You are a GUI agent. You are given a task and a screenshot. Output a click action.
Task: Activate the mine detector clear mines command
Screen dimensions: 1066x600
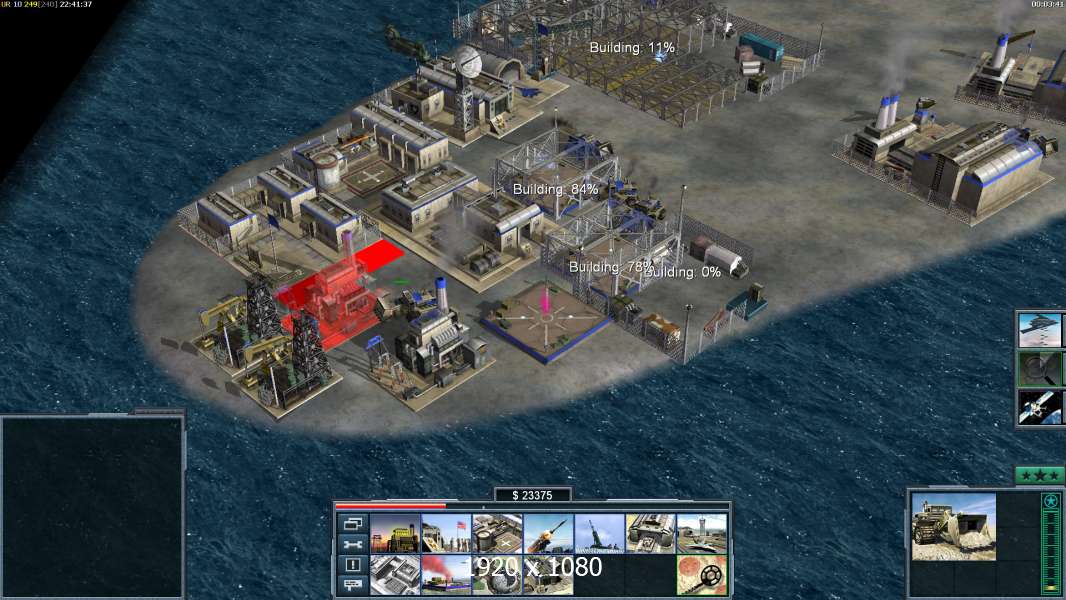coord(701,575)
